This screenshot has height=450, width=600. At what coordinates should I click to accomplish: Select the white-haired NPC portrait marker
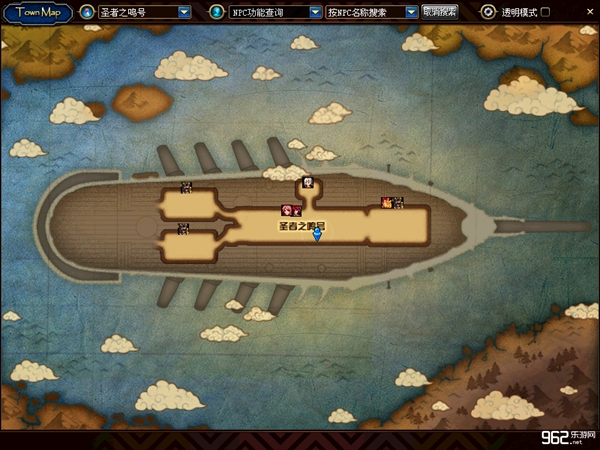(308, 183)
